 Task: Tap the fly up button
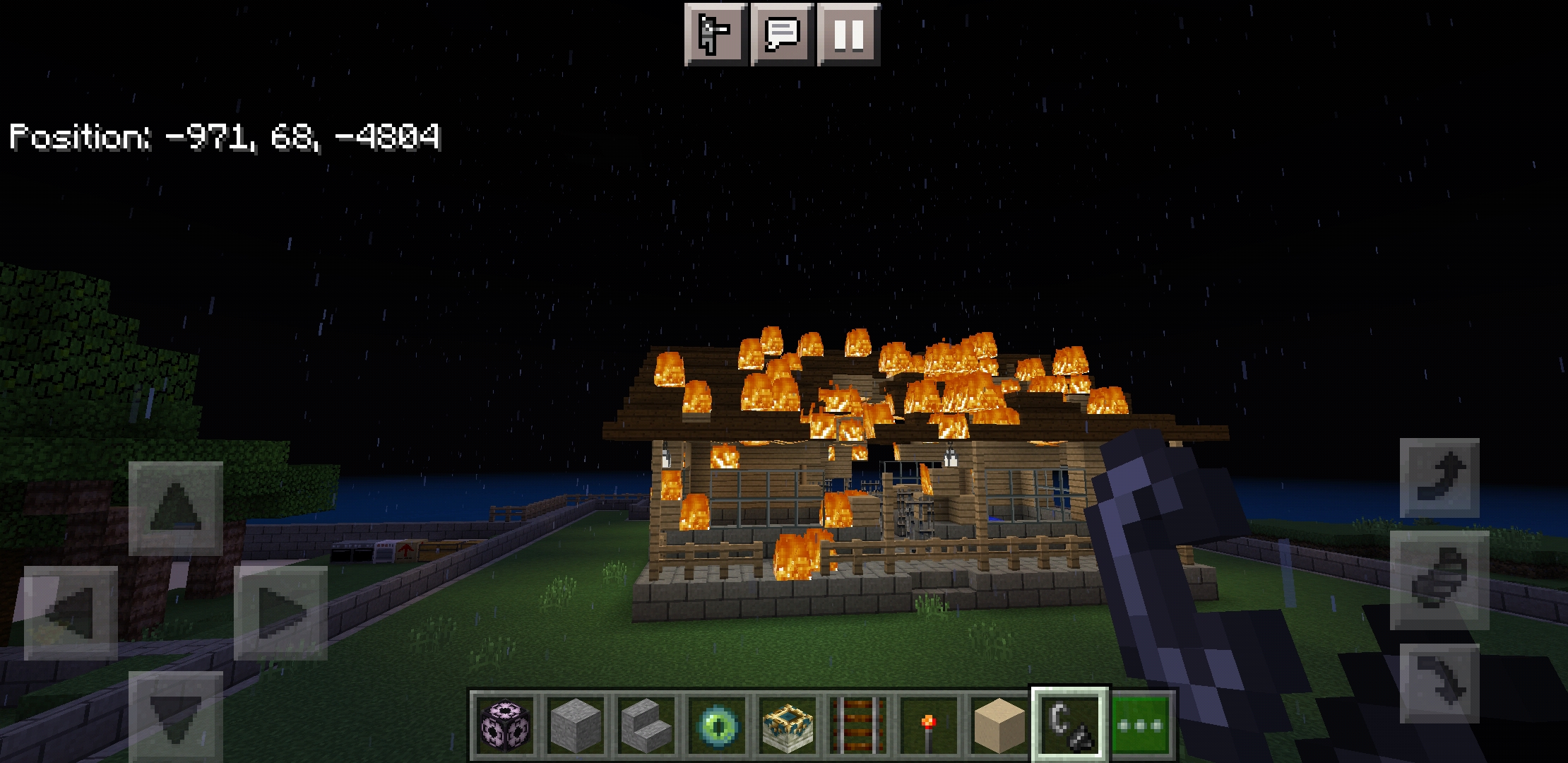[1439, 478]
